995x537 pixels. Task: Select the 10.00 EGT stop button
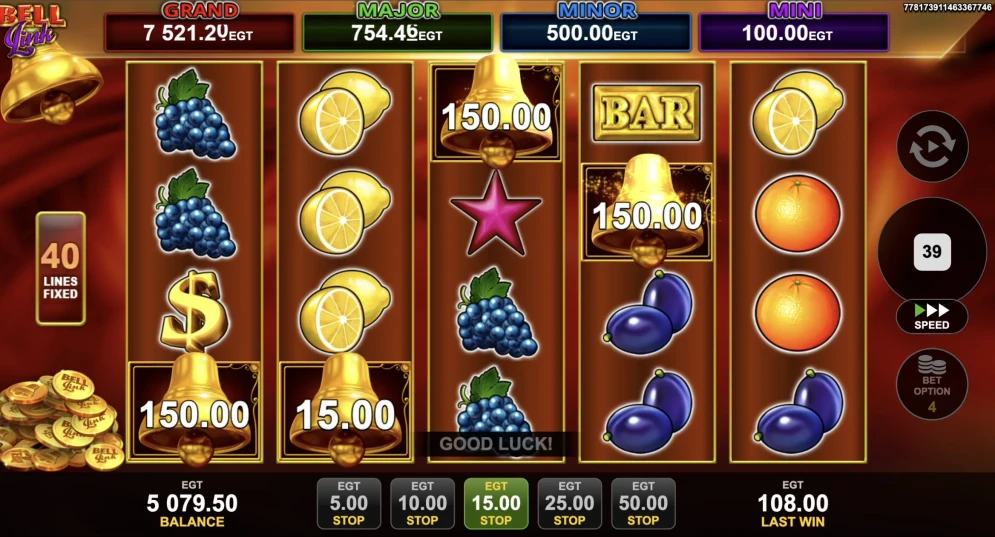(422, 503)
